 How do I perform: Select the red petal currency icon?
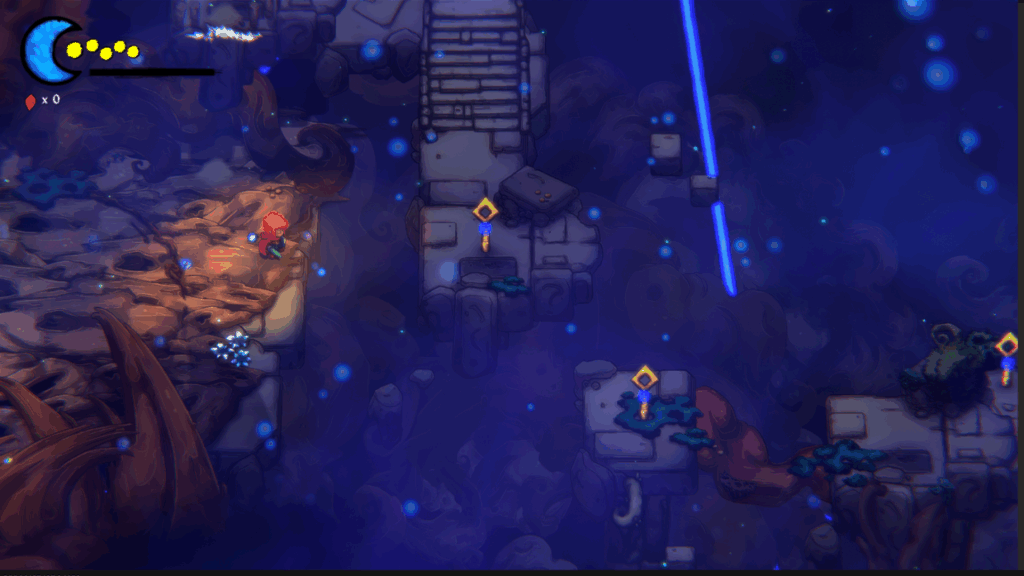pos(30,100)
